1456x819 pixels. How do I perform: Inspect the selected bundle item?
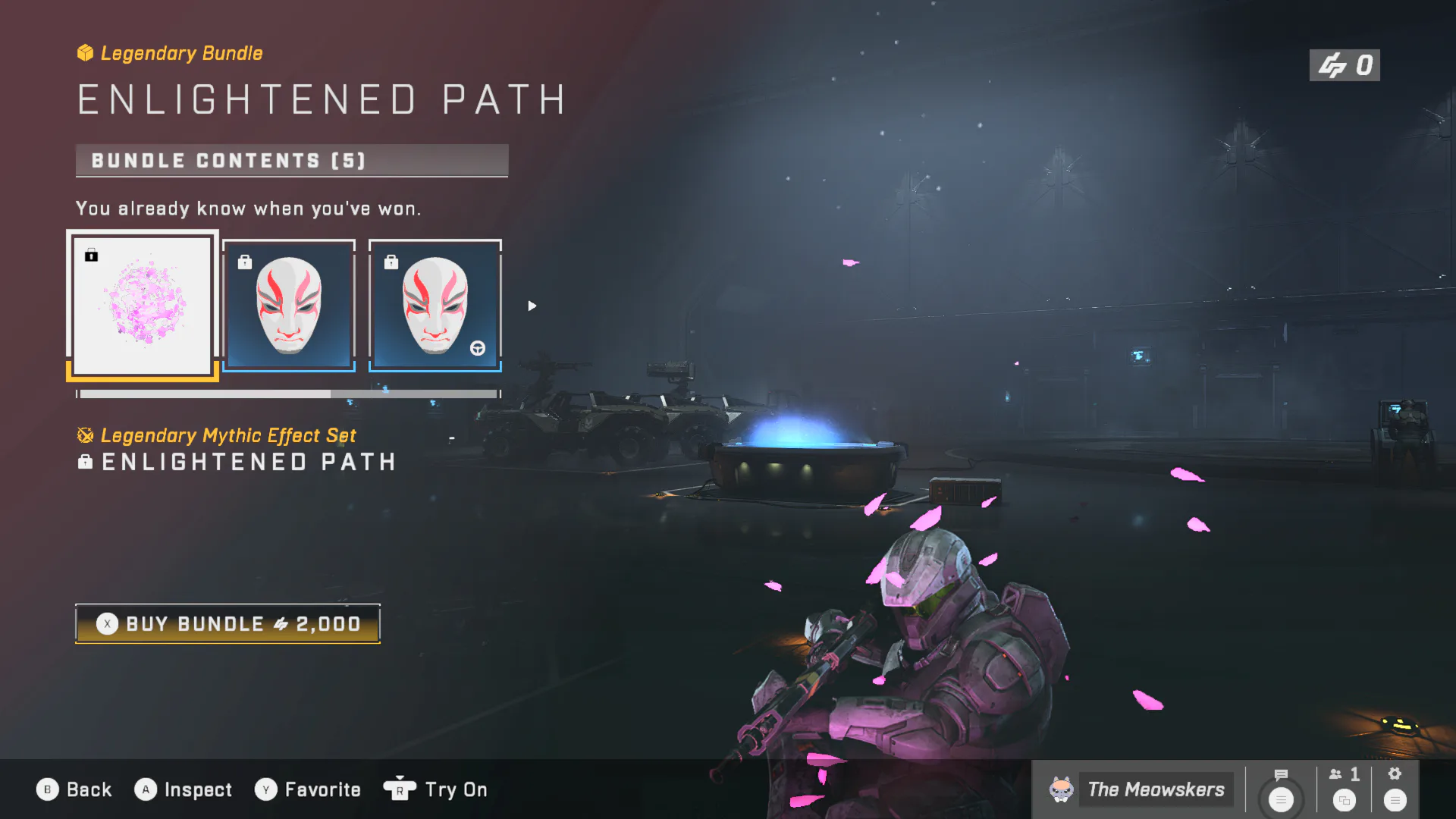coord(184,789)
